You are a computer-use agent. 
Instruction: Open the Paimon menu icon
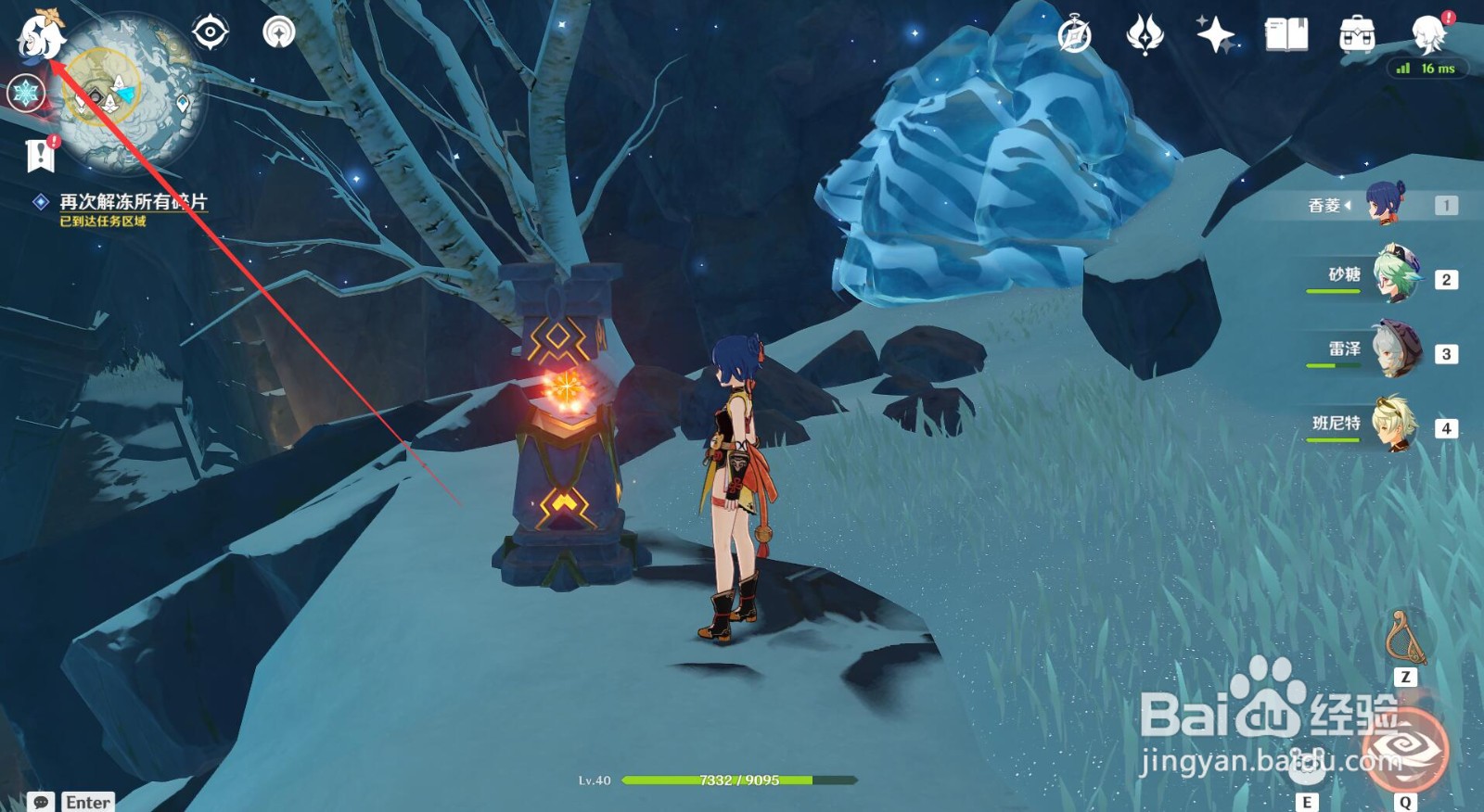(41, 37)
